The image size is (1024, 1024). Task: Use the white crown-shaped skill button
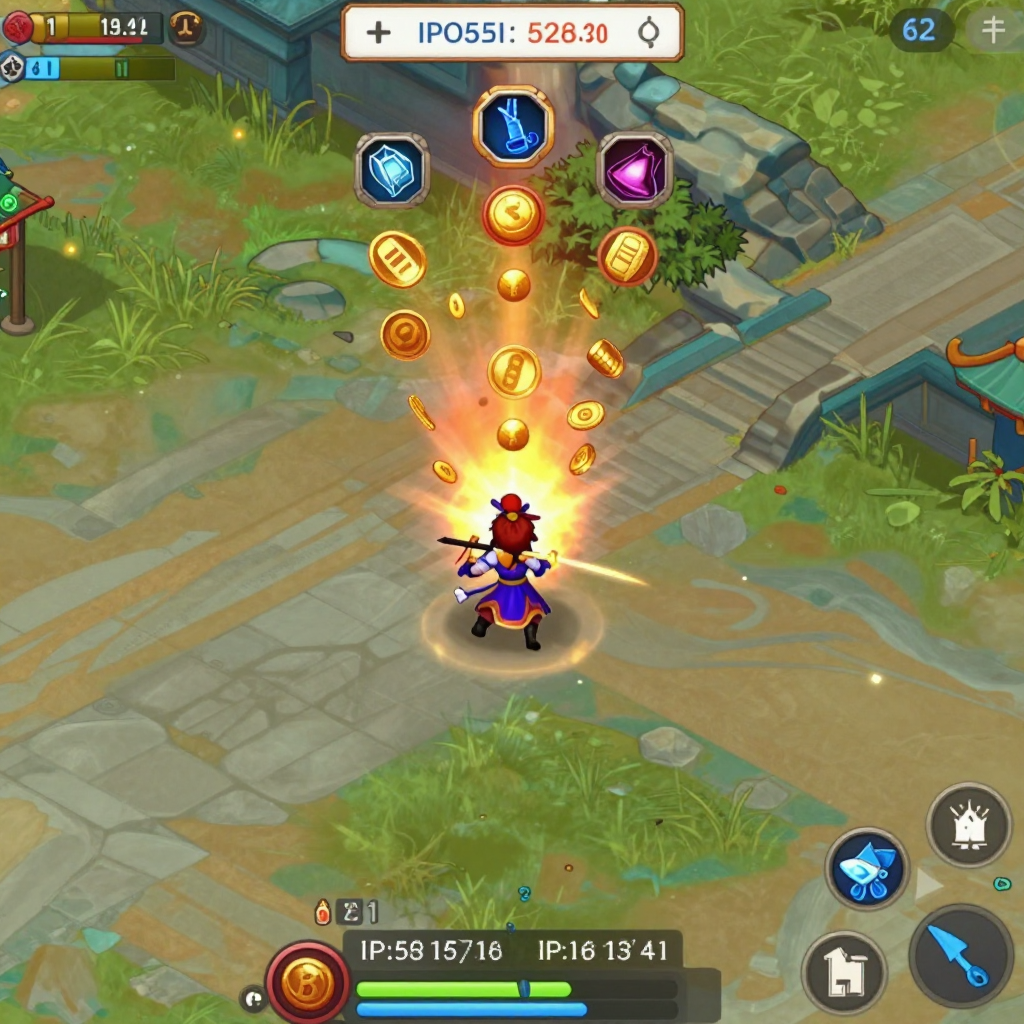(968, 825)
